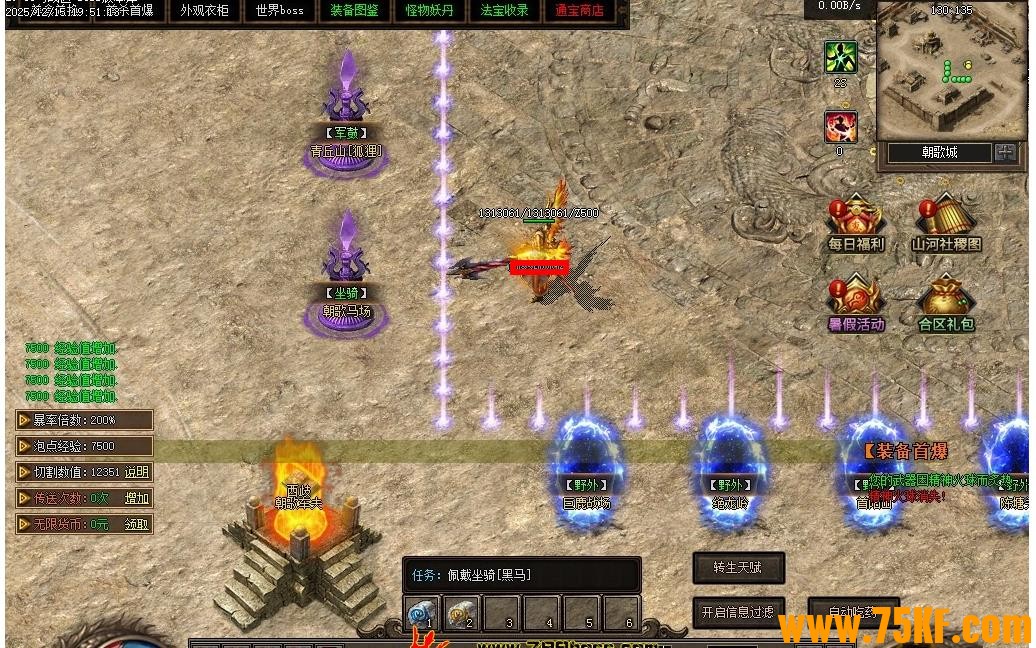Open the 法宝收录 menu

tap(504, 11)
